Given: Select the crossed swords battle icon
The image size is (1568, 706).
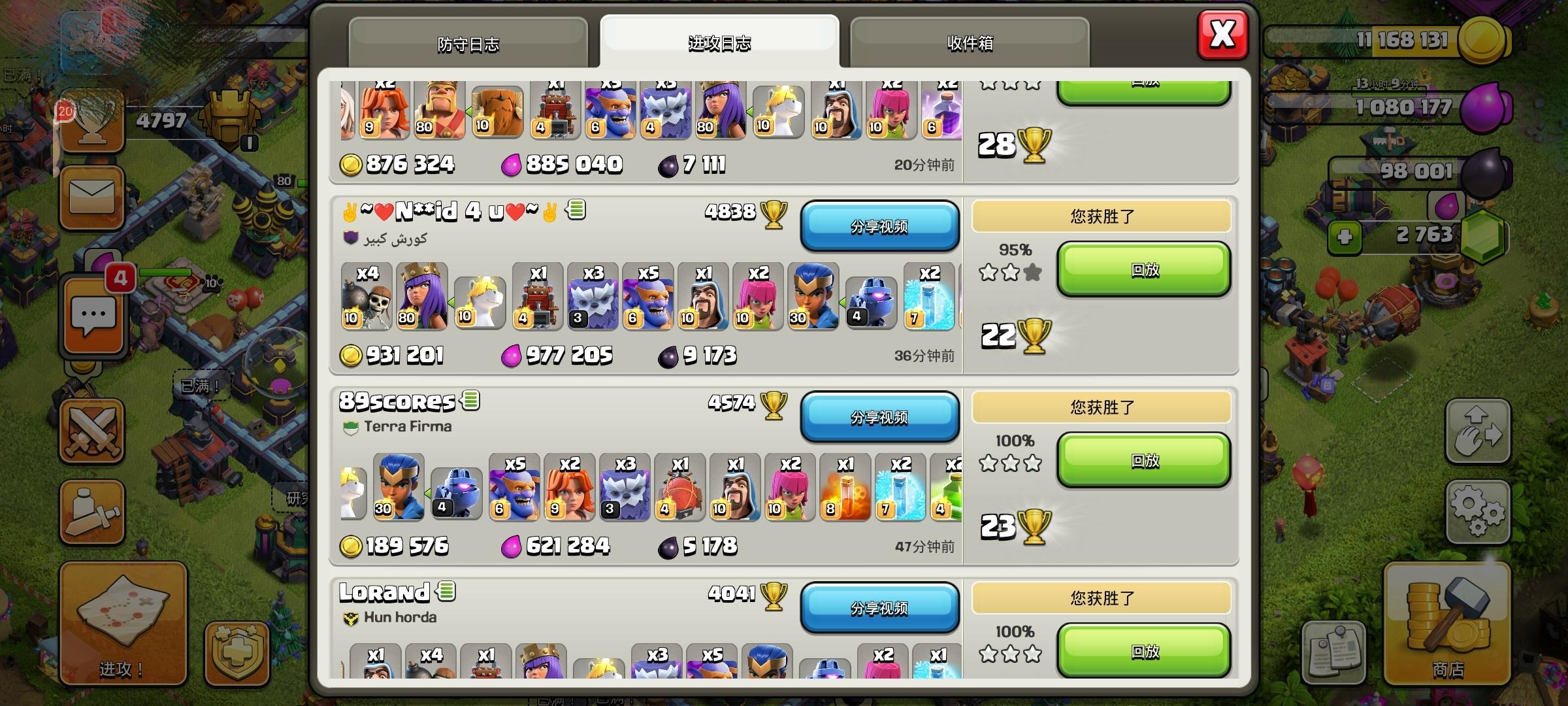Looking at the screenshot, I should (x=91, y=431).
